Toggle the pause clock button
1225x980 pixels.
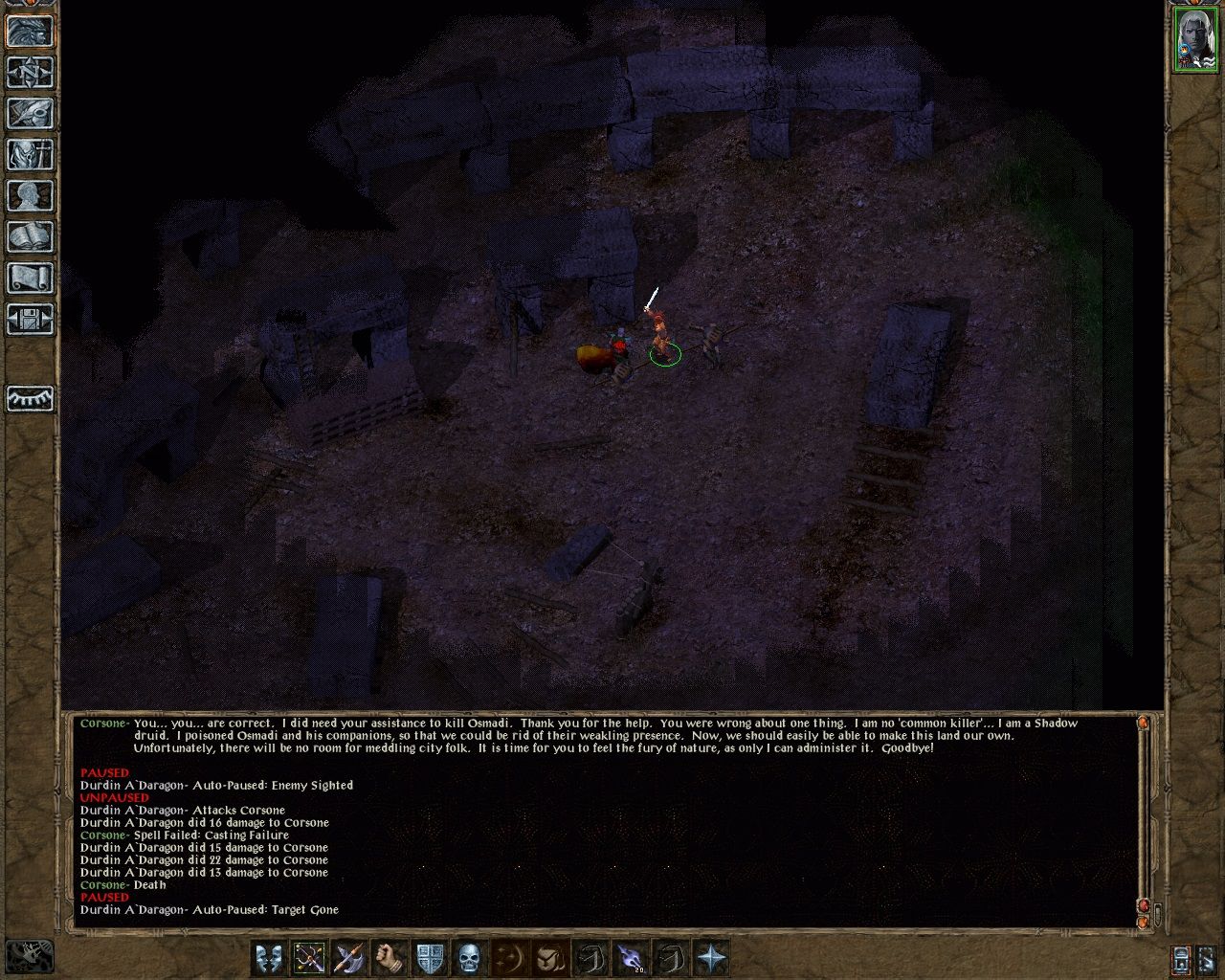click(x=1181, y=959)
